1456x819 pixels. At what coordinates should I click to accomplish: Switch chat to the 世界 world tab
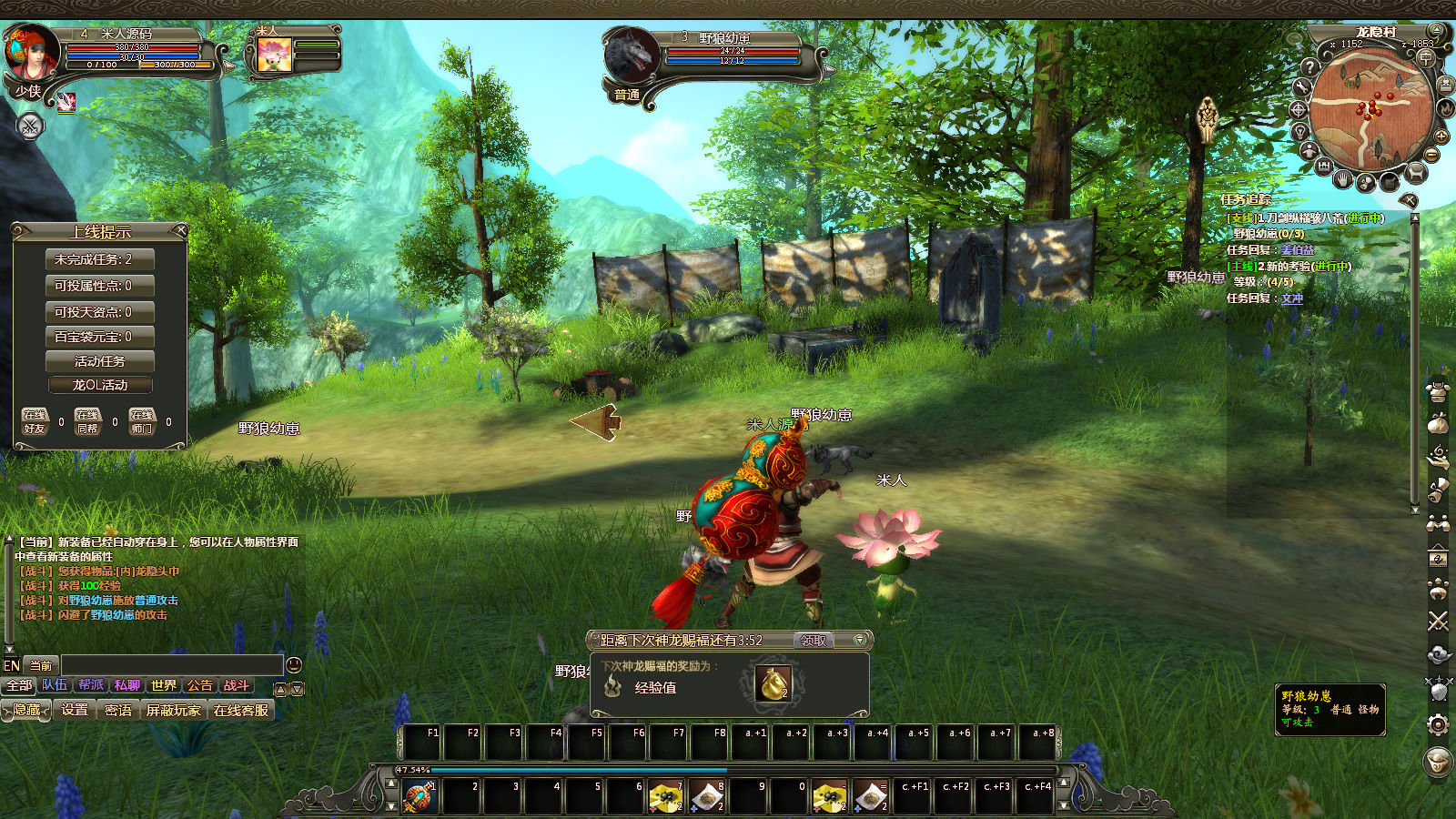164,686
